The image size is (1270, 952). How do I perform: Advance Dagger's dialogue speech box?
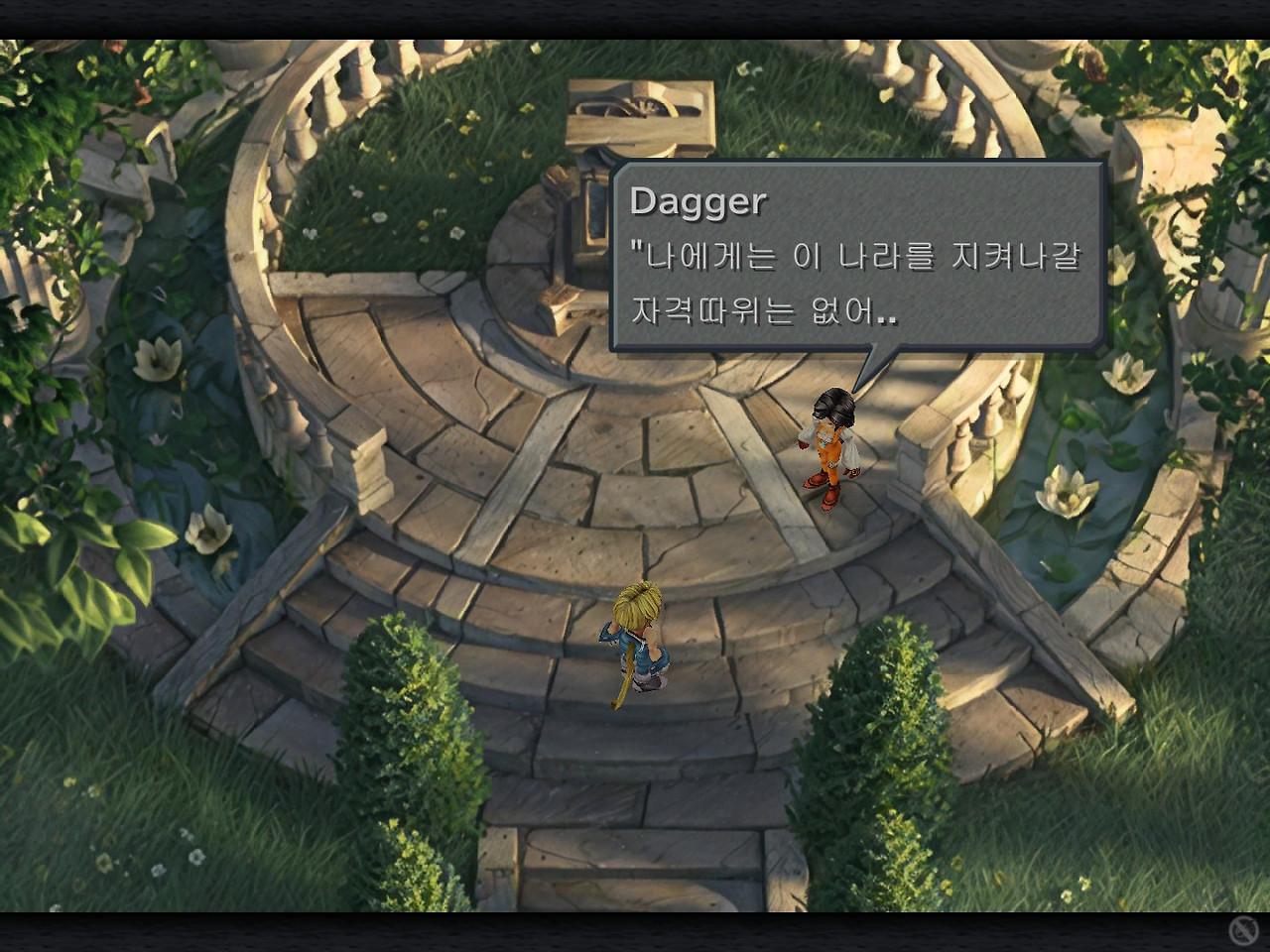point(857,258)
